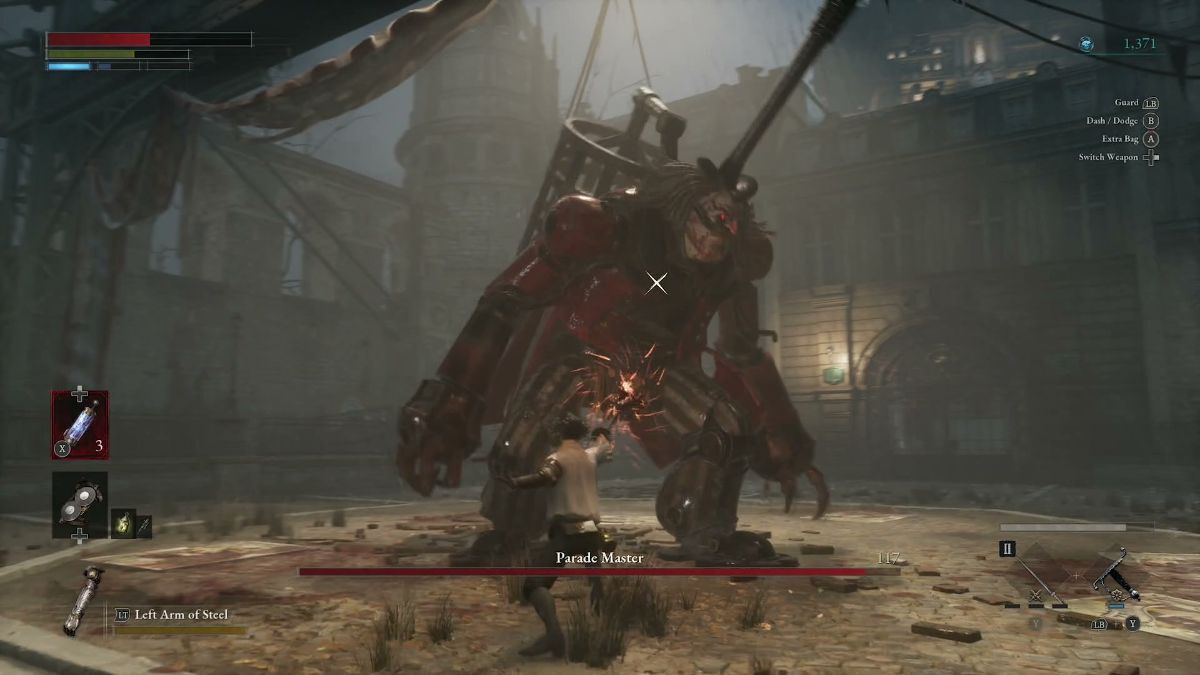Choose the glowing lamp quick item icon
Screen dimensions: 1200x675
click(x=123, y=524)
